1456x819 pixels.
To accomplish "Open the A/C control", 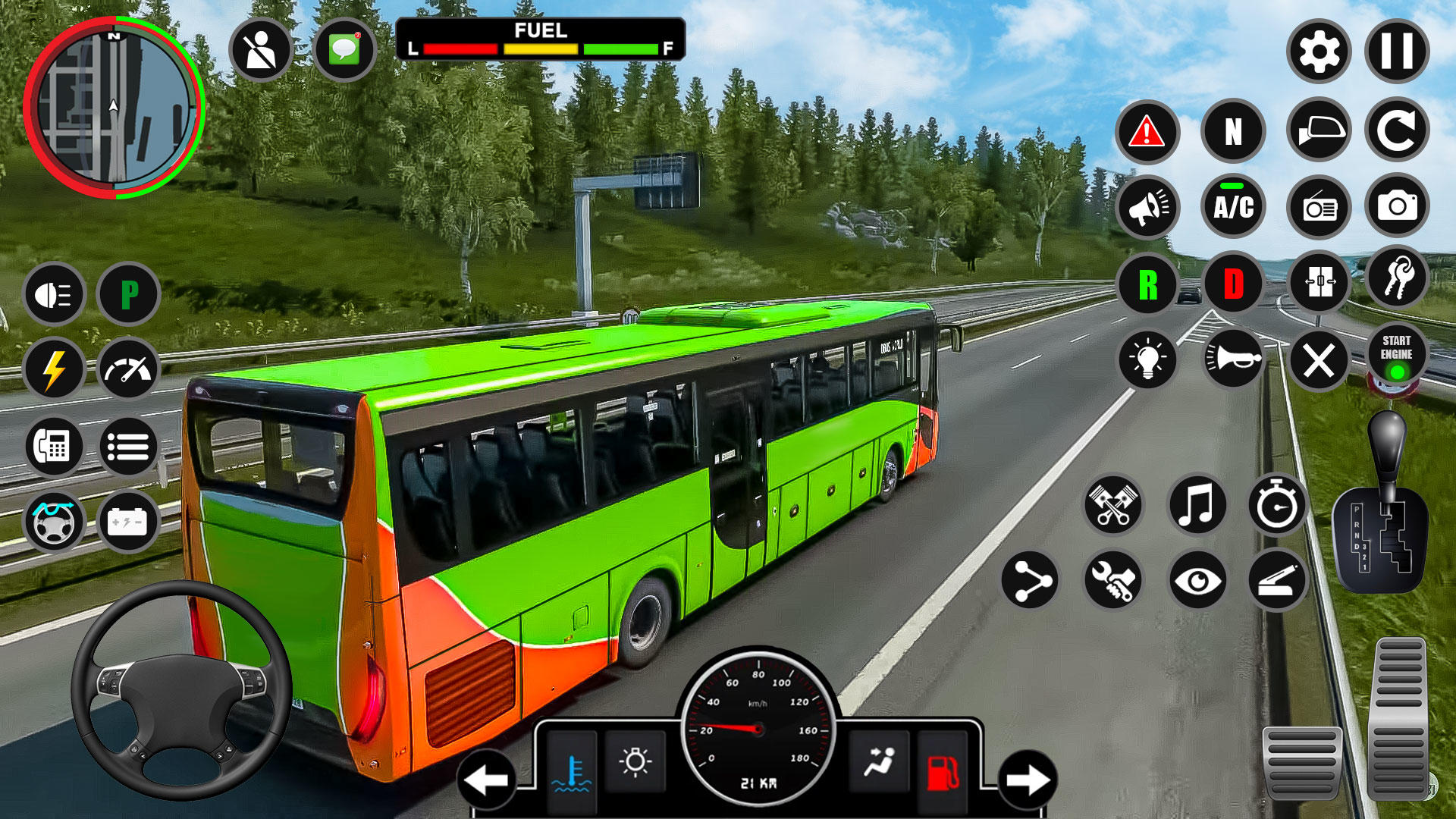I will click(1234, 206).
